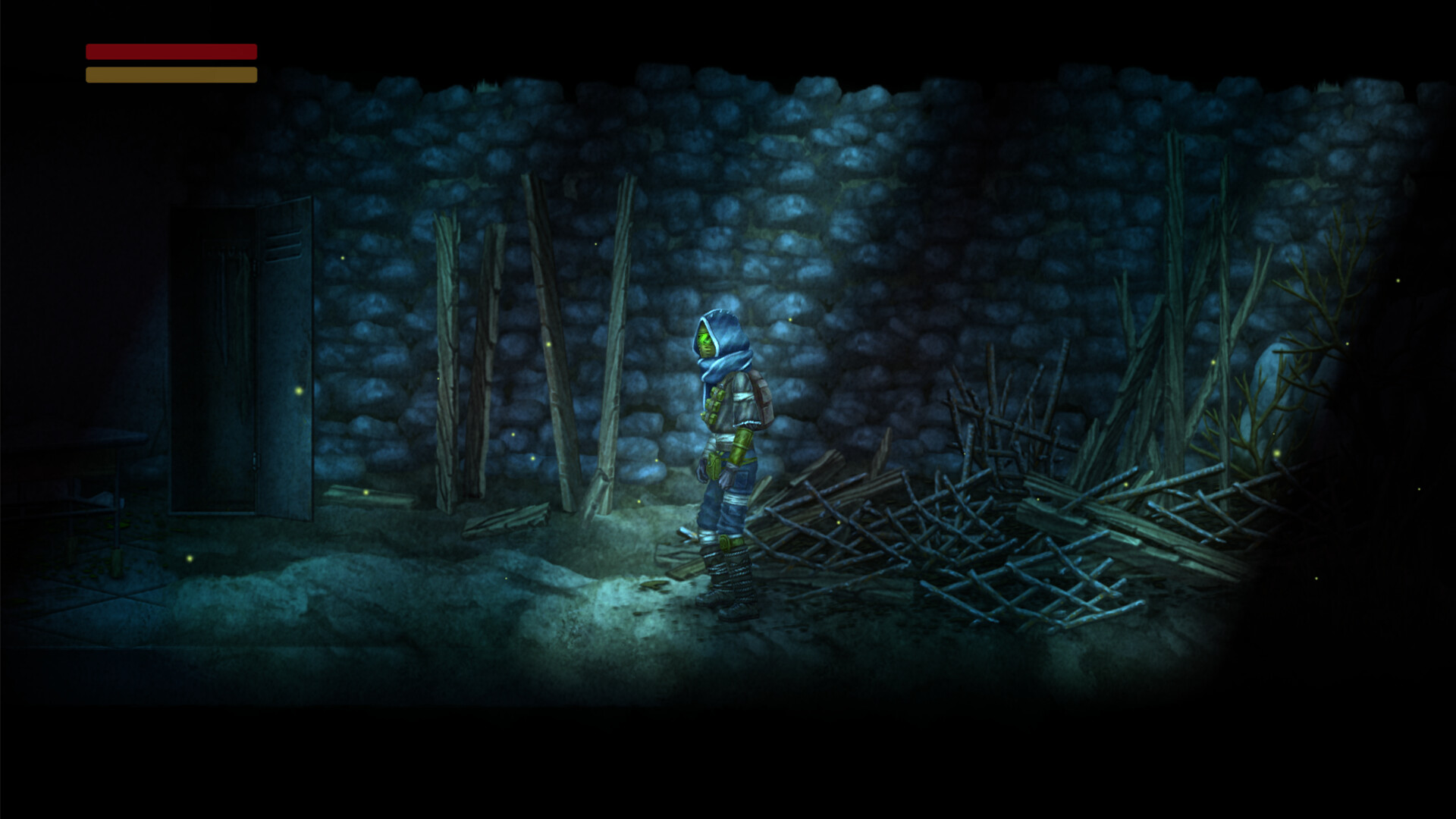Click the red health bar
Viewport: 1456px width, 819px height.
(x=171, y=50)
